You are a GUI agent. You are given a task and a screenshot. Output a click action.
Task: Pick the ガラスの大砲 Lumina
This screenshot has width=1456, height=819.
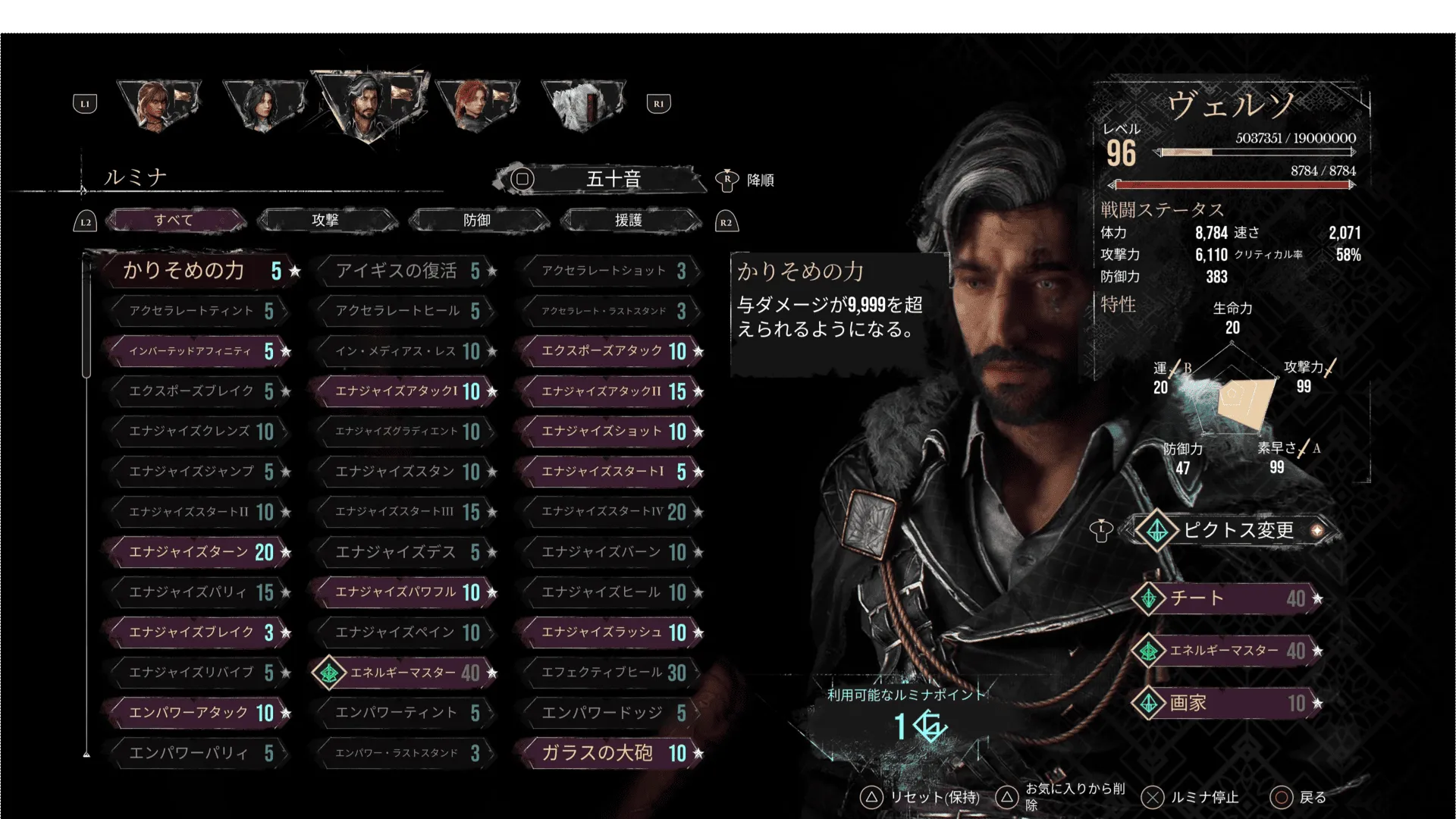click(611, 753)
